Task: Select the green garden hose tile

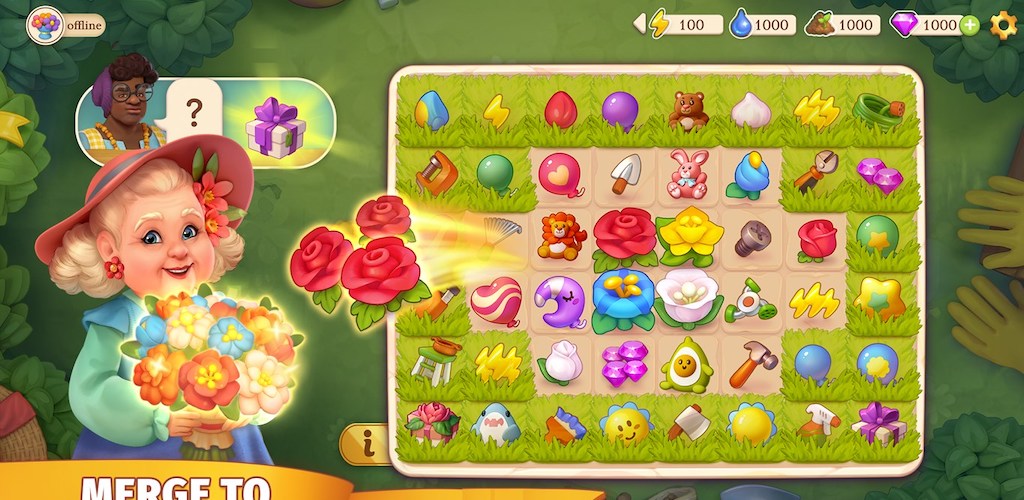Action: tap(879, 110)
